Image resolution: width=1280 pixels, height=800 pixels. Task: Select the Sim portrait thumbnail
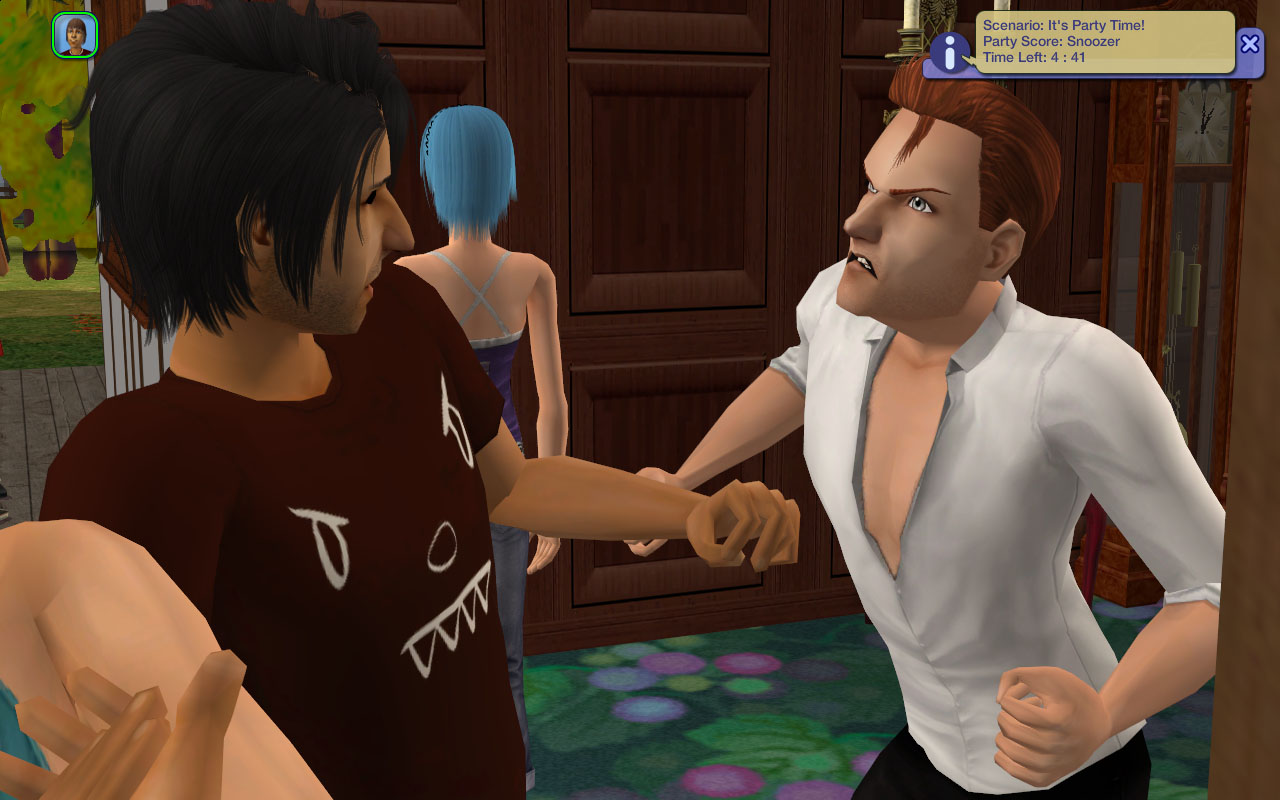75,35
